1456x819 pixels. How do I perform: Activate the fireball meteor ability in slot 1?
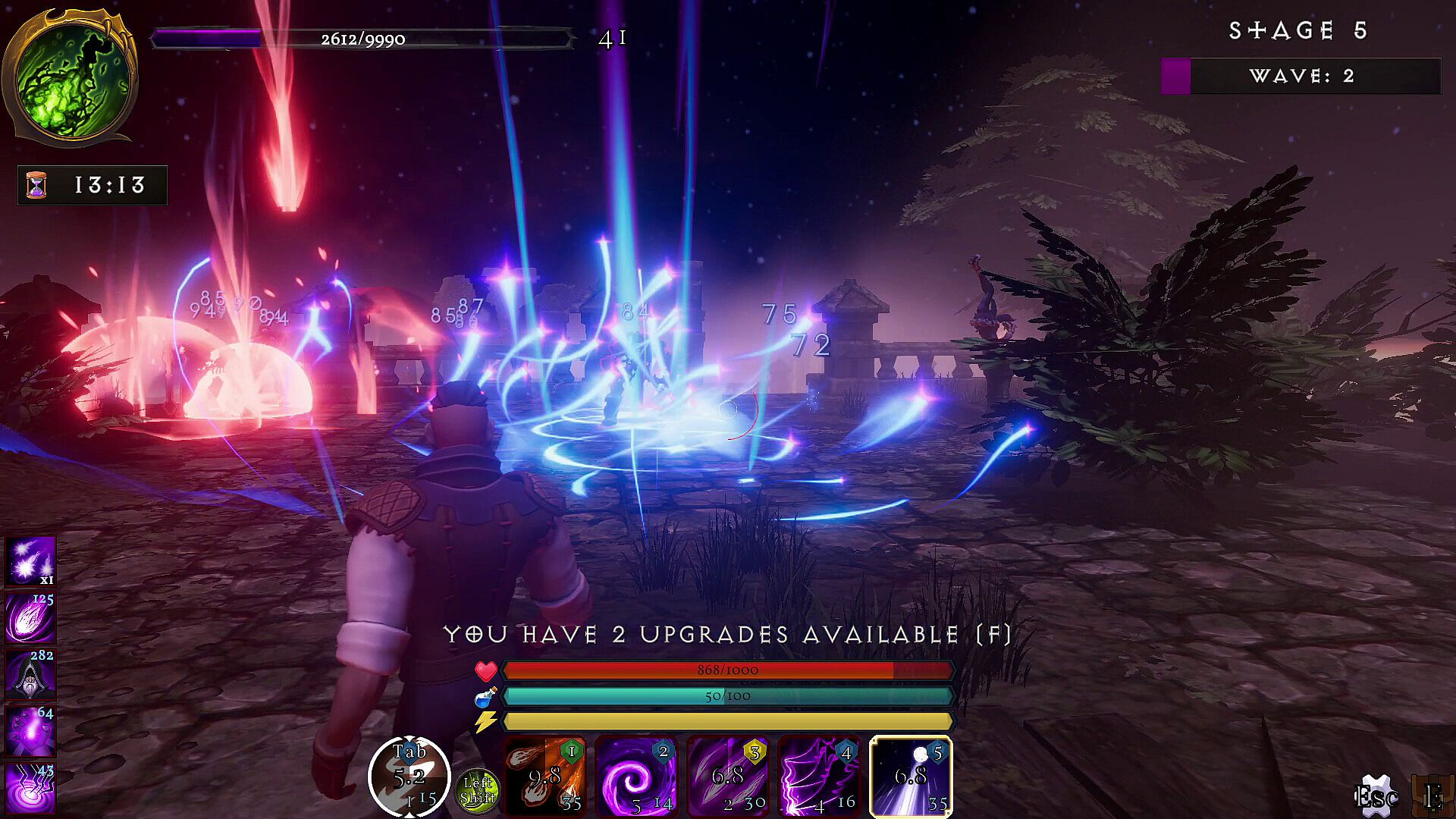tap(545, 777)
